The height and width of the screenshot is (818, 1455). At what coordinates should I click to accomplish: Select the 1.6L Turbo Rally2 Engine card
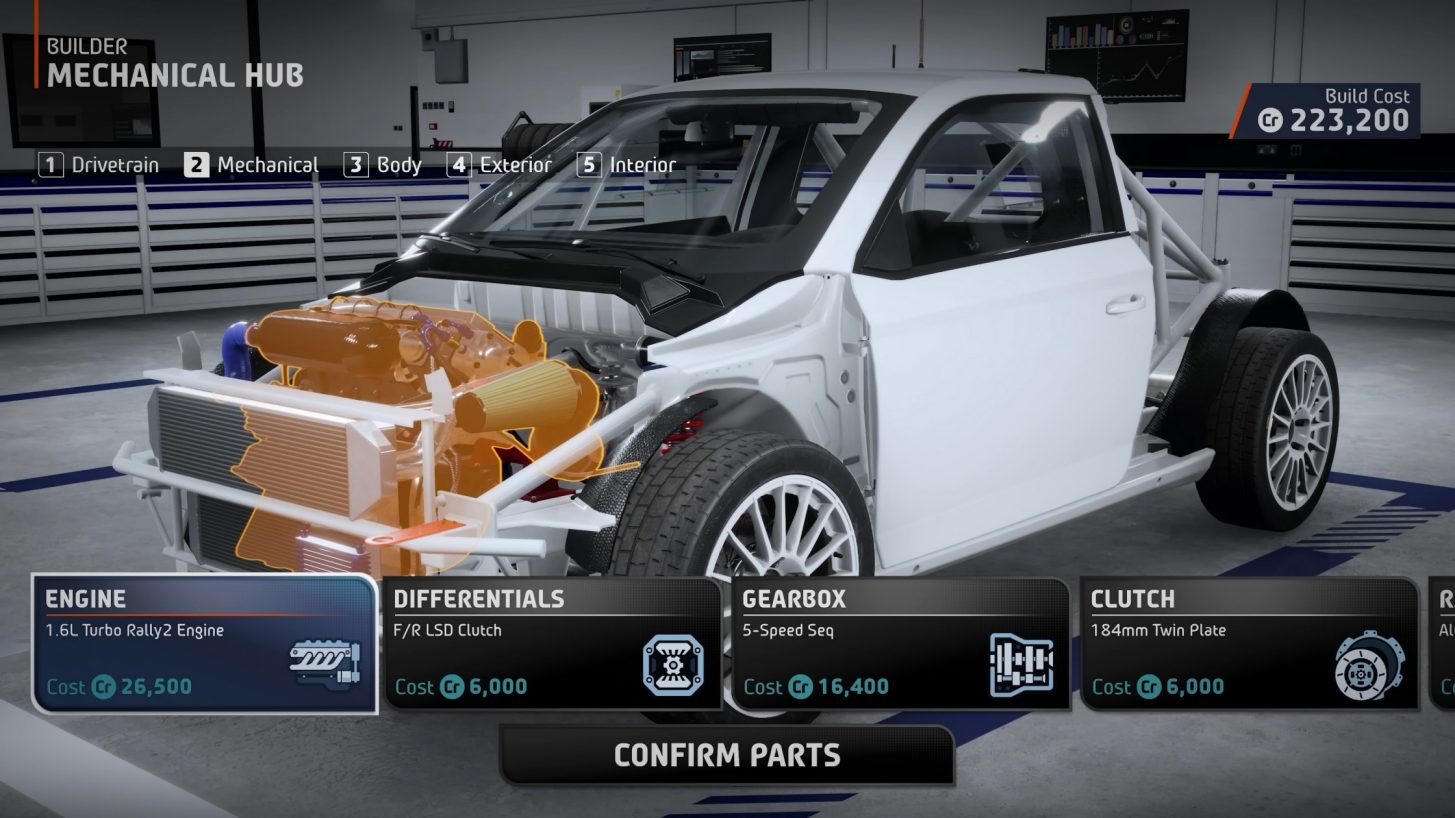(200, 645)
